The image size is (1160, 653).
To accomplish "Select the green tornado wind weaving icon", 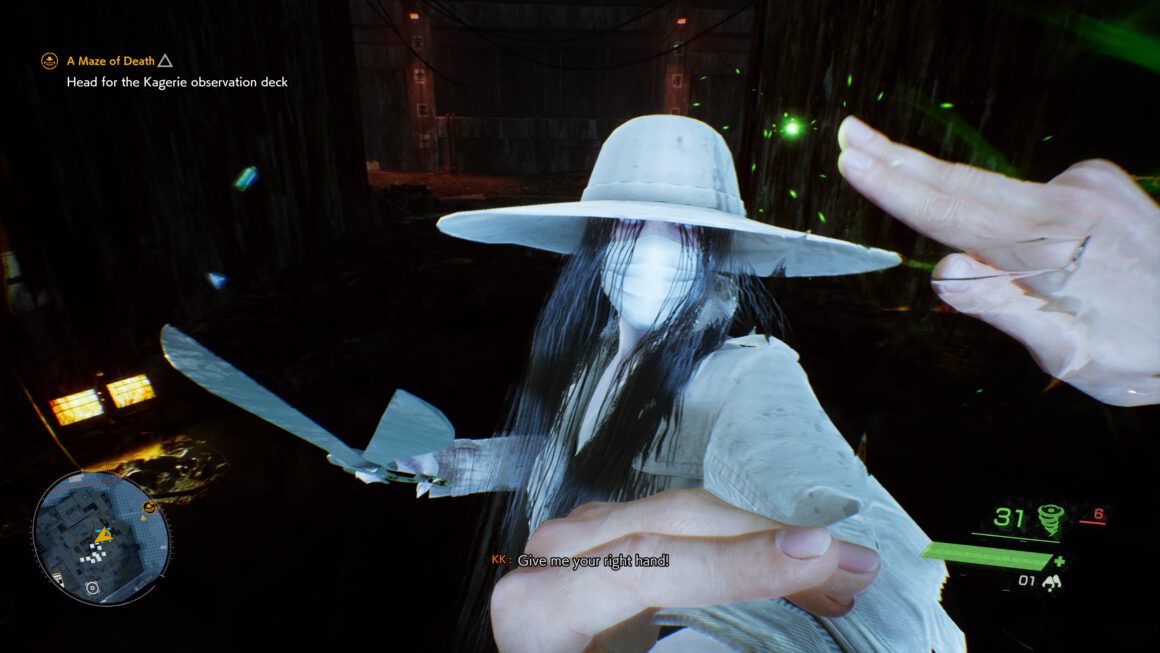I will tap(1051, 519).
